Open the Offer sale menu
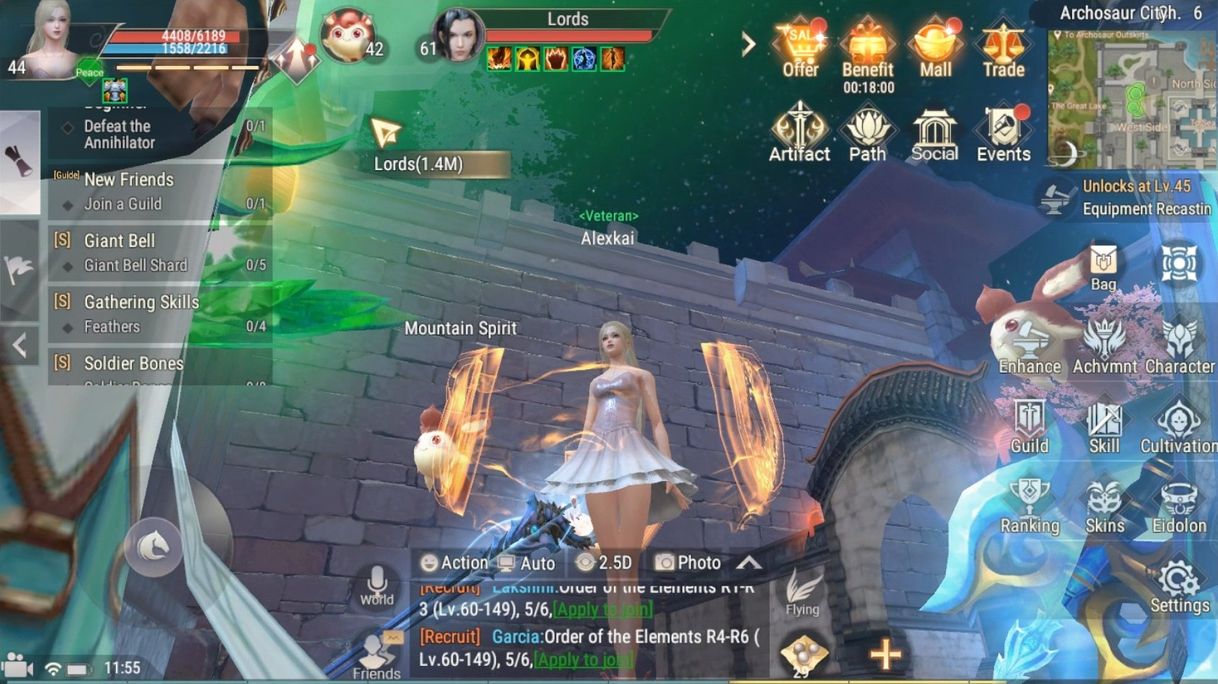The image size is (1218, 684). (x=800, y=47)
